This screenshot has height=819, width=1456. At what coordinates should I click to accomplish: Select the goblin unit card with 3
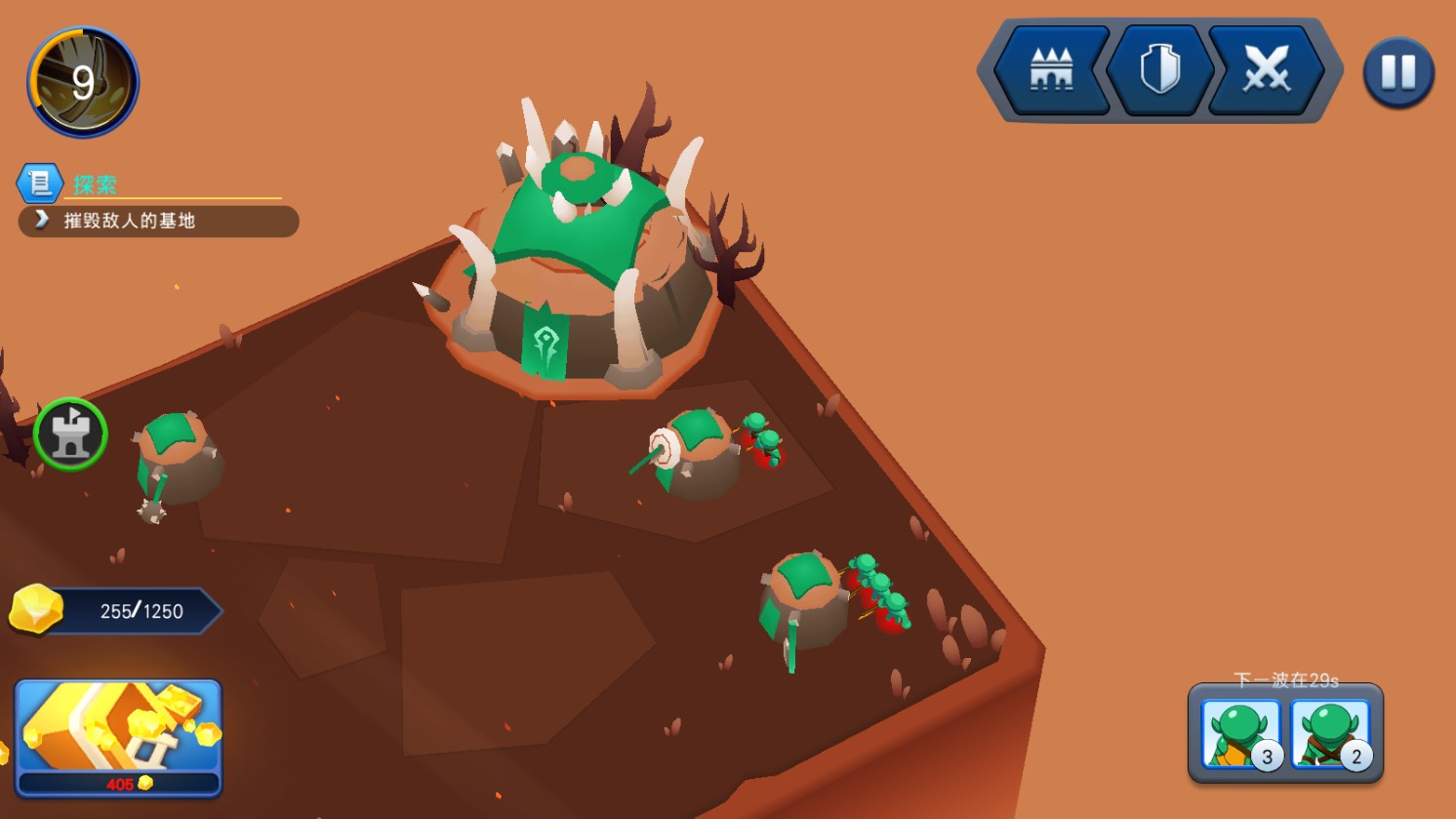pyautogui.click(x=1240, y=735)
